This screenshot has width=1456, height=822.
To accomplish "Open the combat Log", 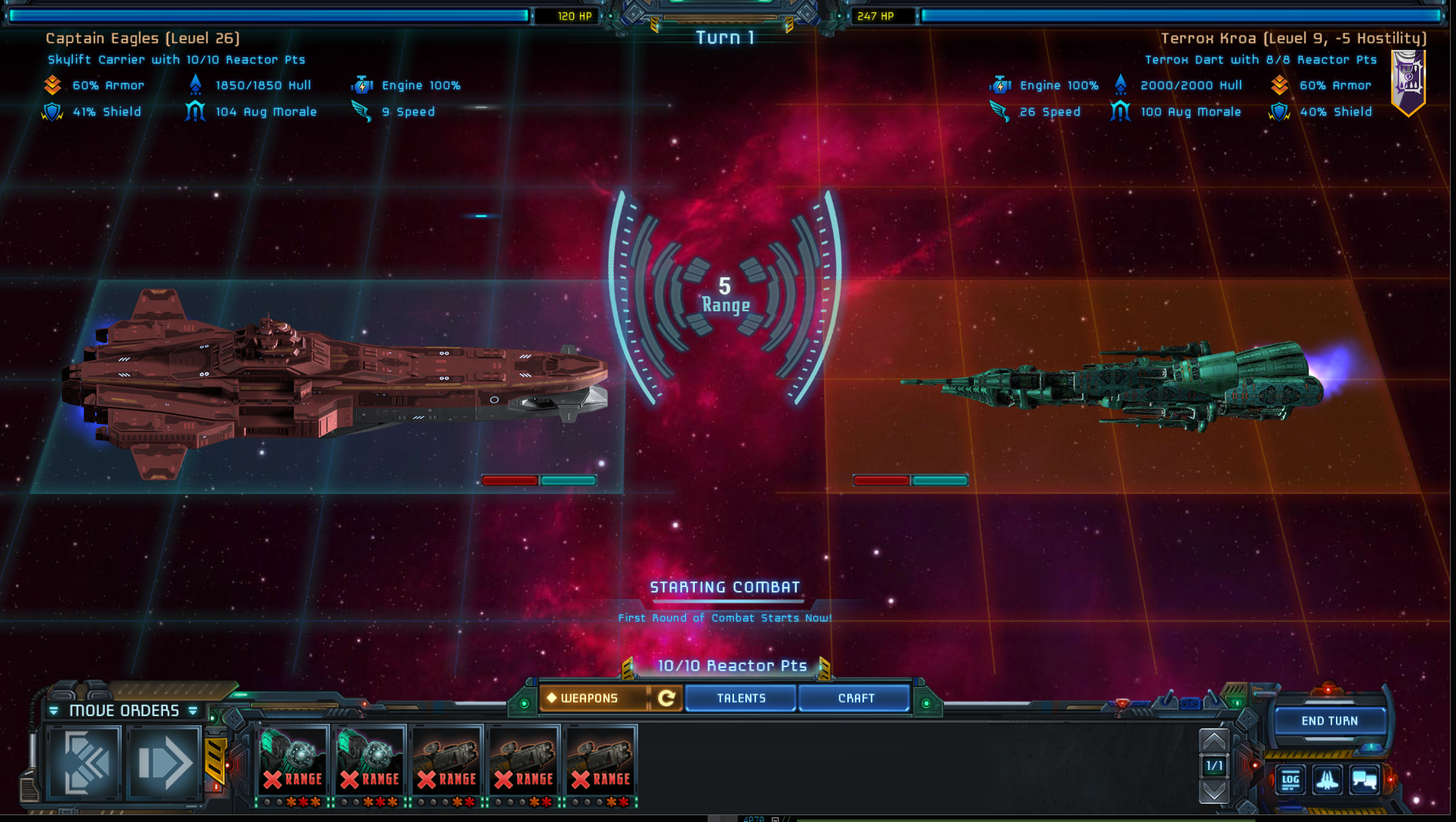I will pyautogui.click(x=1290, y=780).
